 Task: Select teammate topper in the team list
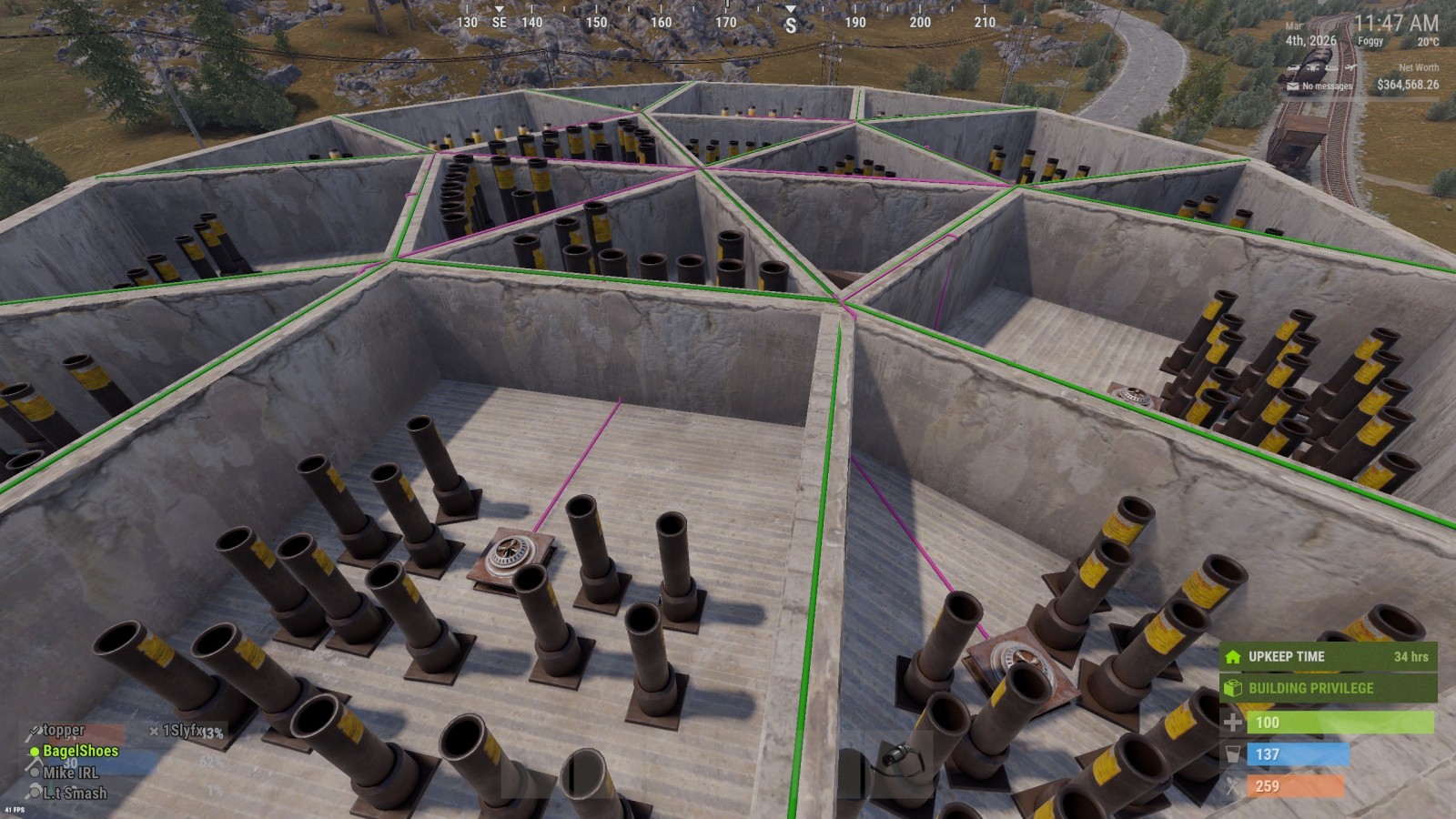[64, 730]
